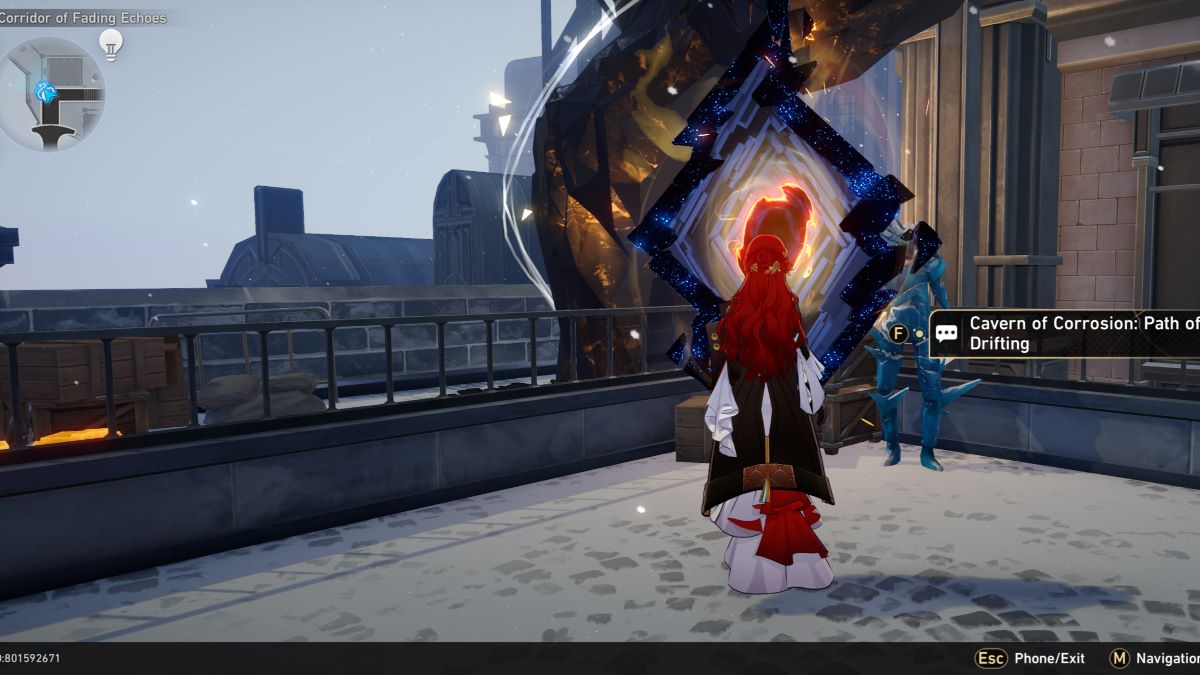Click the lightbulb hint icon
The height and width of the screenshot is (675, 1200).
pos(110,43)
